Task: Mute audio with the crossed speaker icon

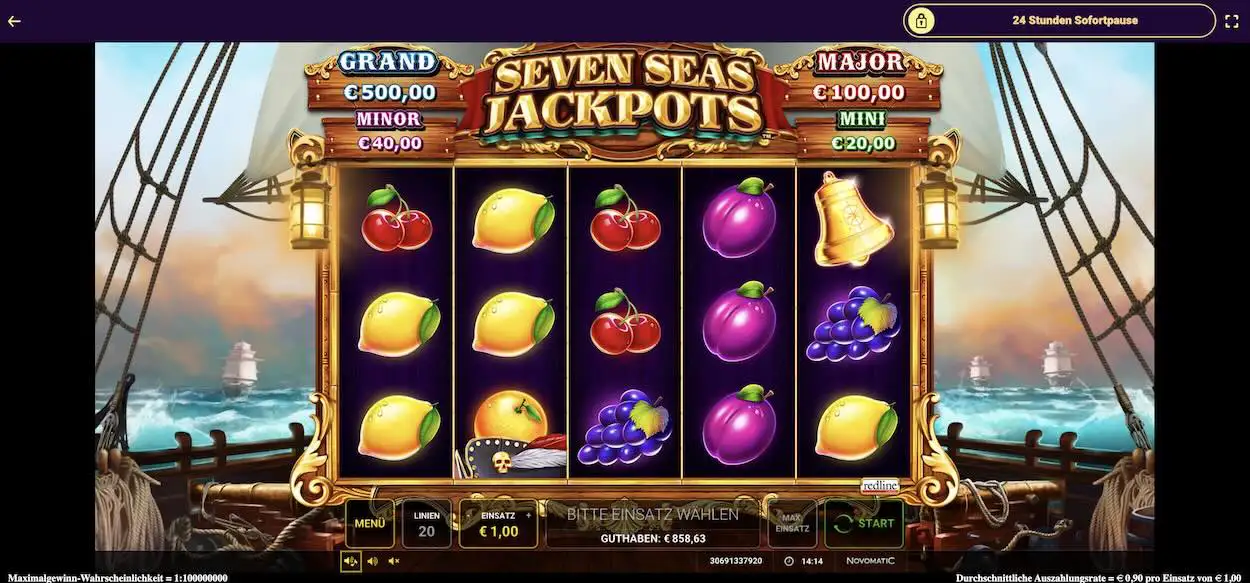Action: [x=394, y=561]
